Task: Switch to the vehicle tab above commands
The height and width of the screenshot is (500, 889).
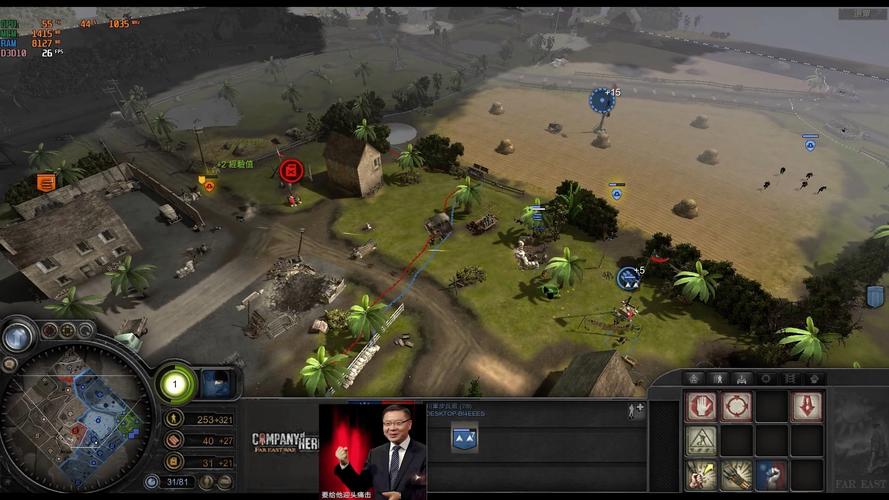Action: [742, 379]
